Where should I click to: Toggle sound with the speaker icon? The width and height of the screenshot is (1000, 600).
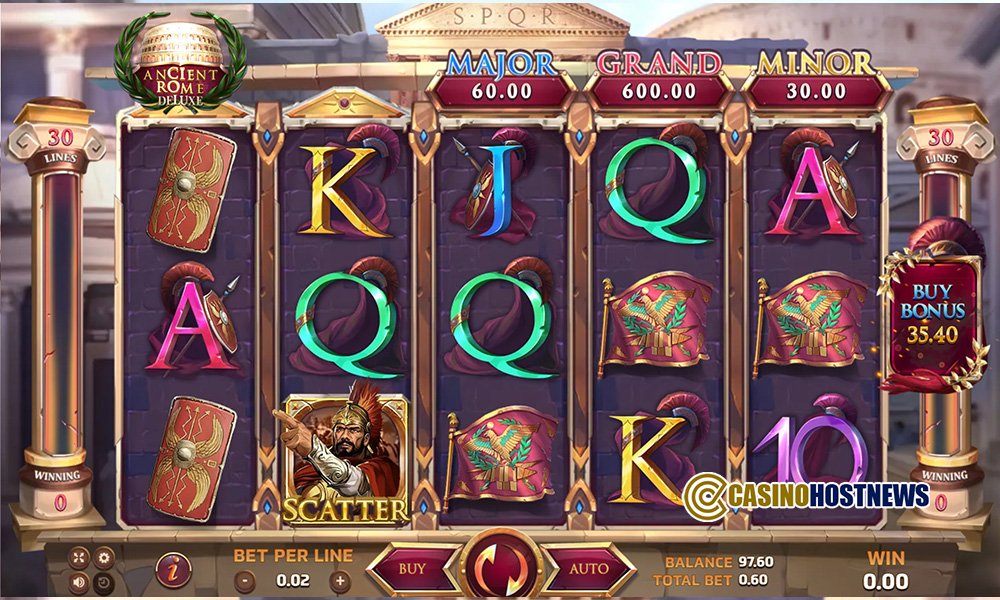click(79, 581)
